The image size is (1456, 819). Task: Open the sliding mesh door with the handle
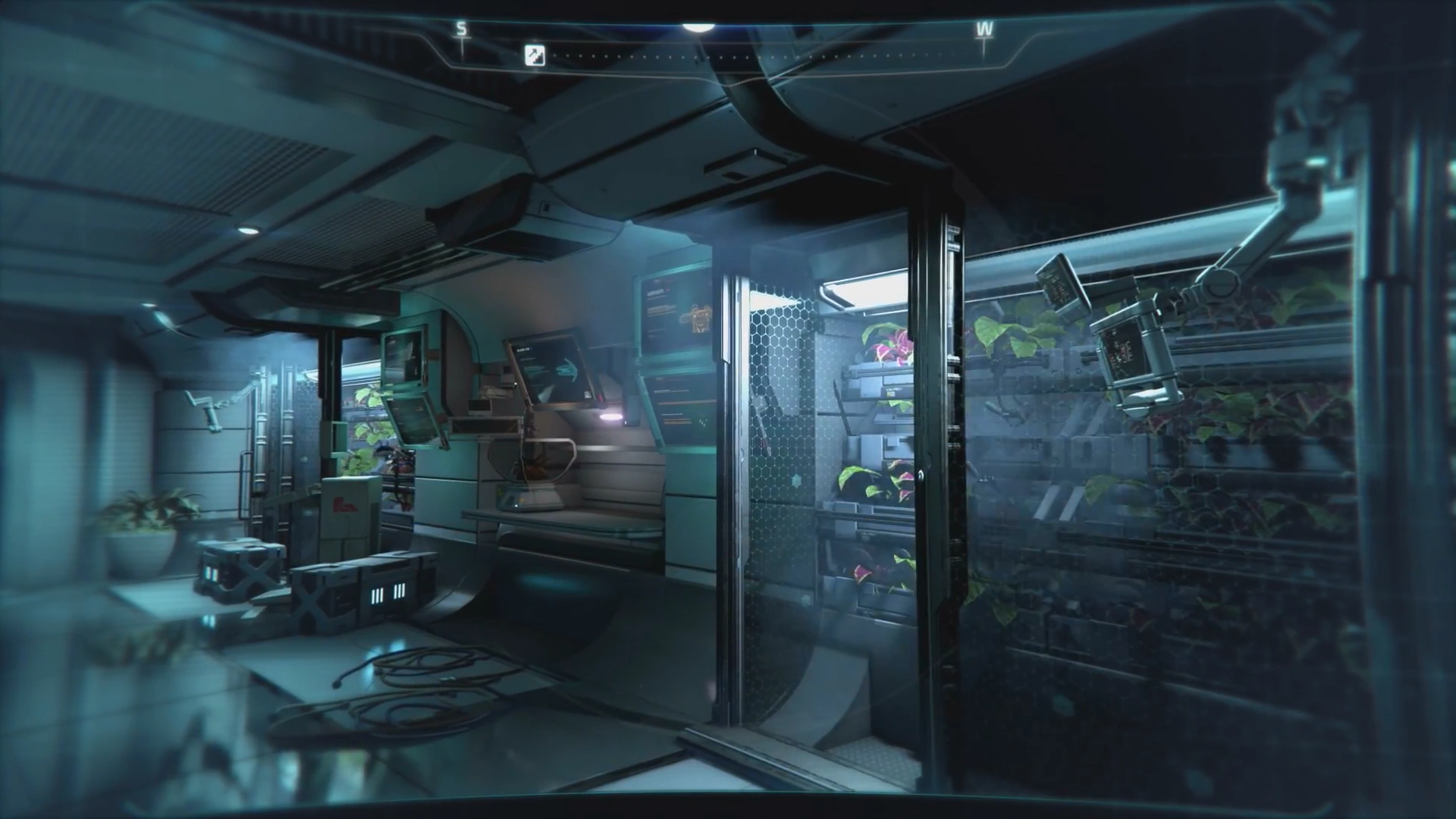coord(922,474)
